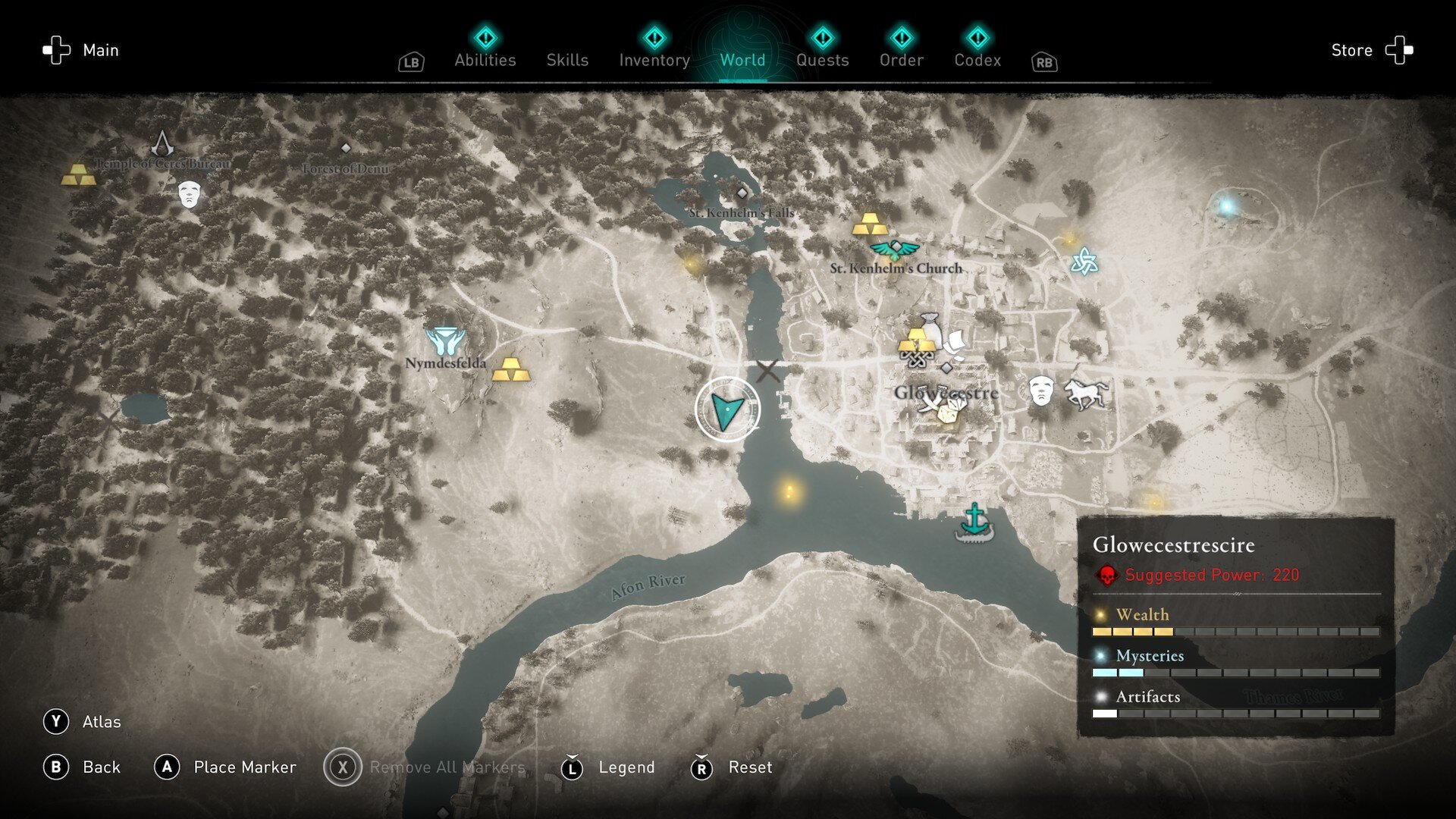1456x819 pixels.
Task: Switch to the Order tab
Action: (x=901, y=59)
